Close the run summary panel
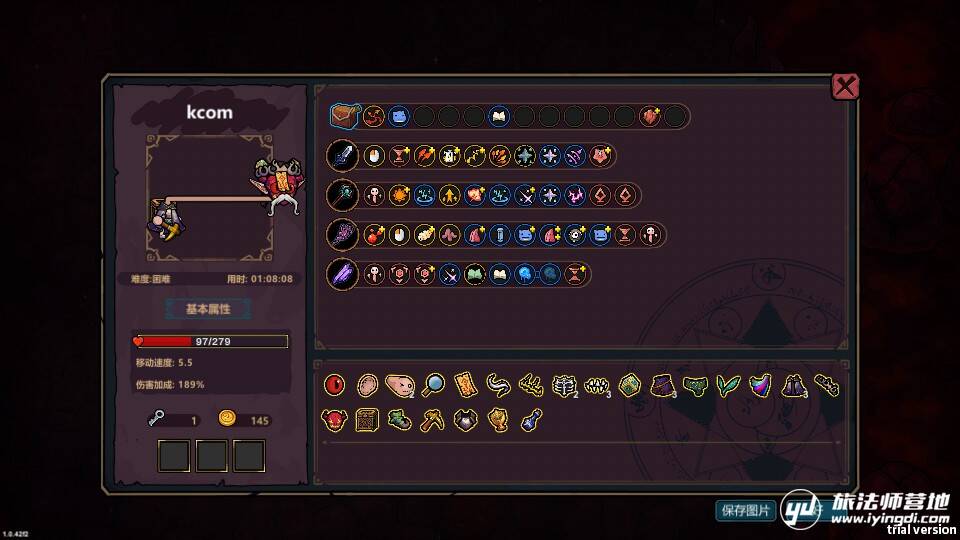The width and height of the screenshot is (960, 540). point(845,86)
